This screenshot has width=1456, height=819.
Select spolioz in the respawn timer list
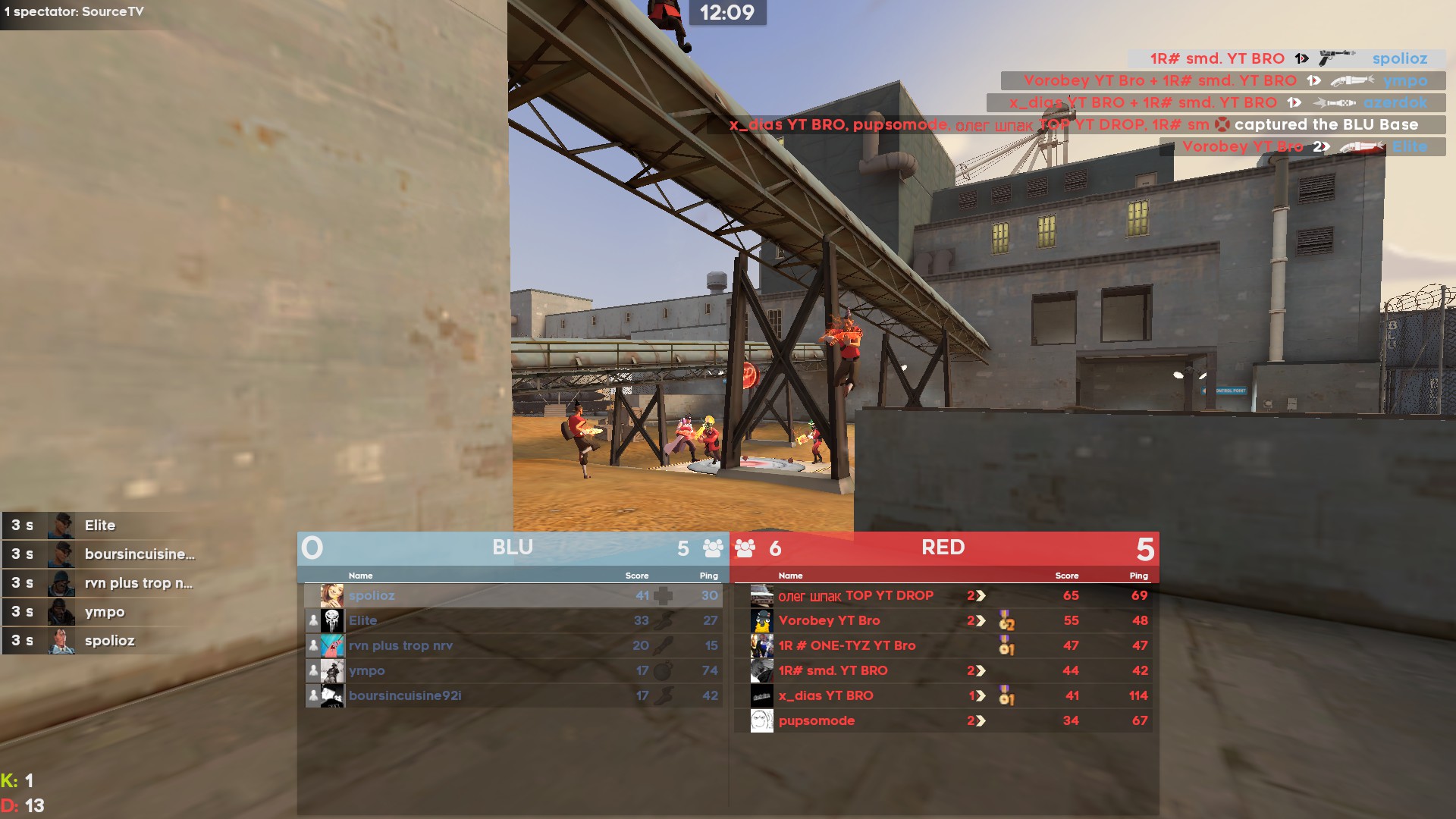point(109,640)
